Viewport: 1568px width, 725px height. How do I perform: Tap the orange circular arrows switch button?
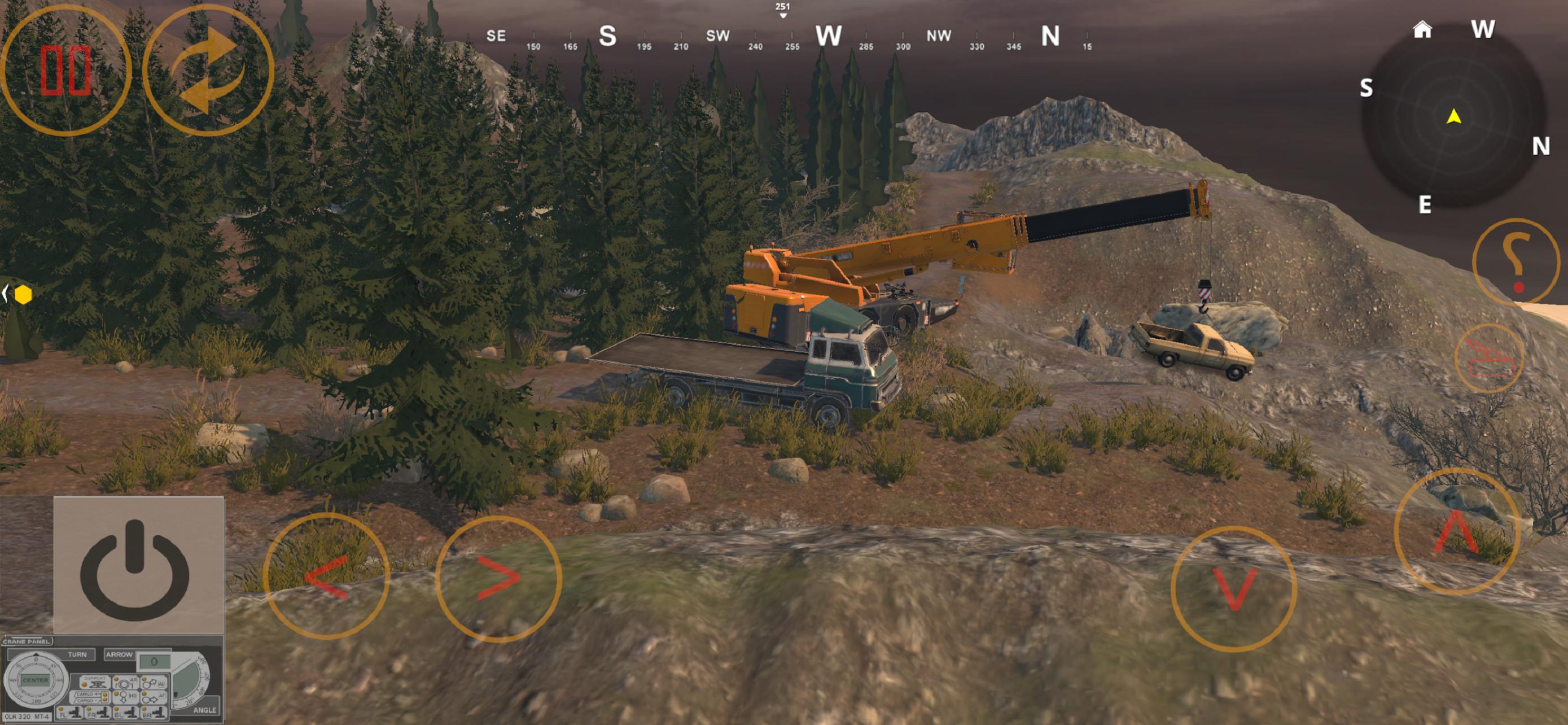[x=208, y=70]
